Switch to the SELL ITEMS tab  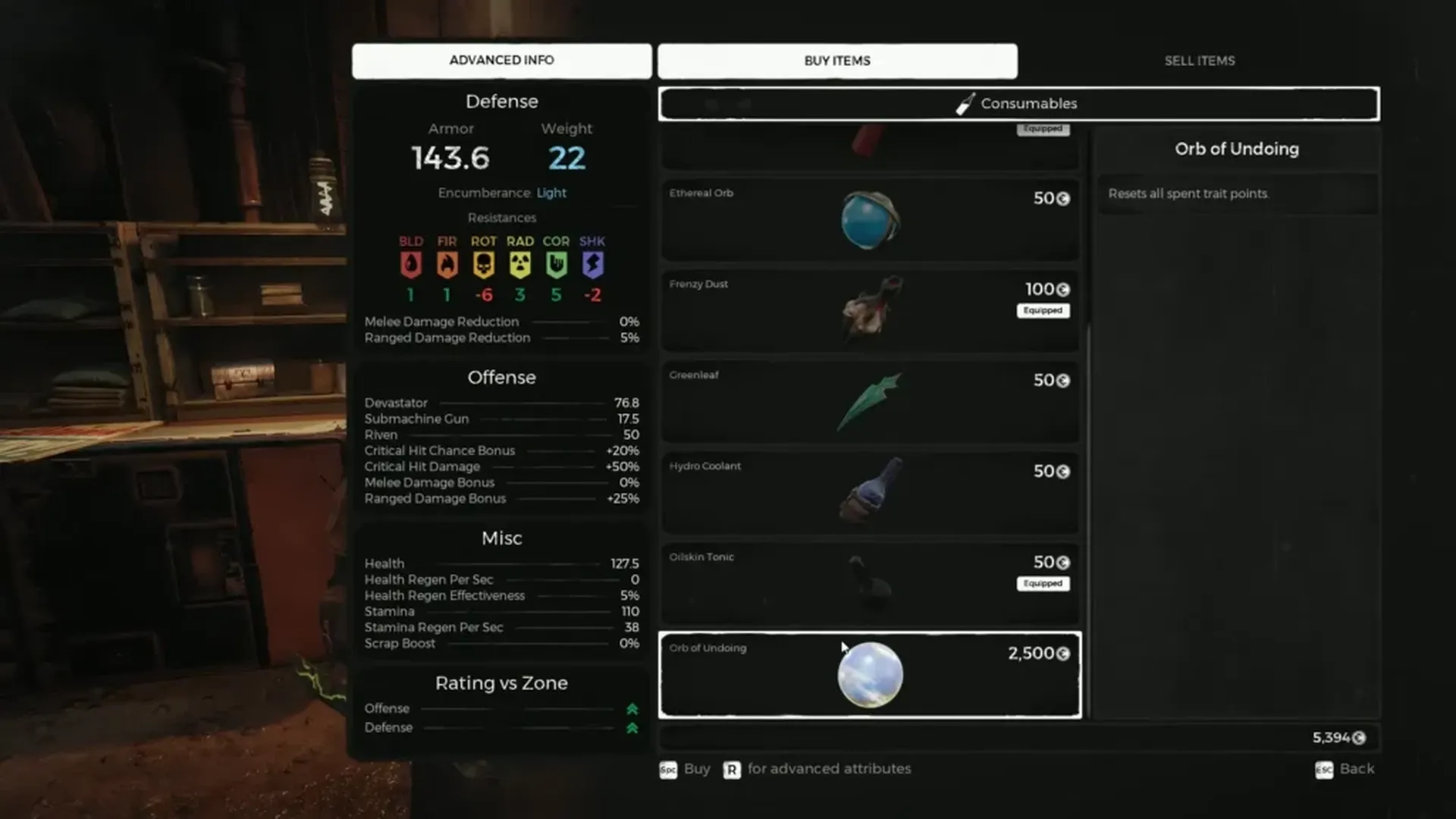[x=1200, y=61]
